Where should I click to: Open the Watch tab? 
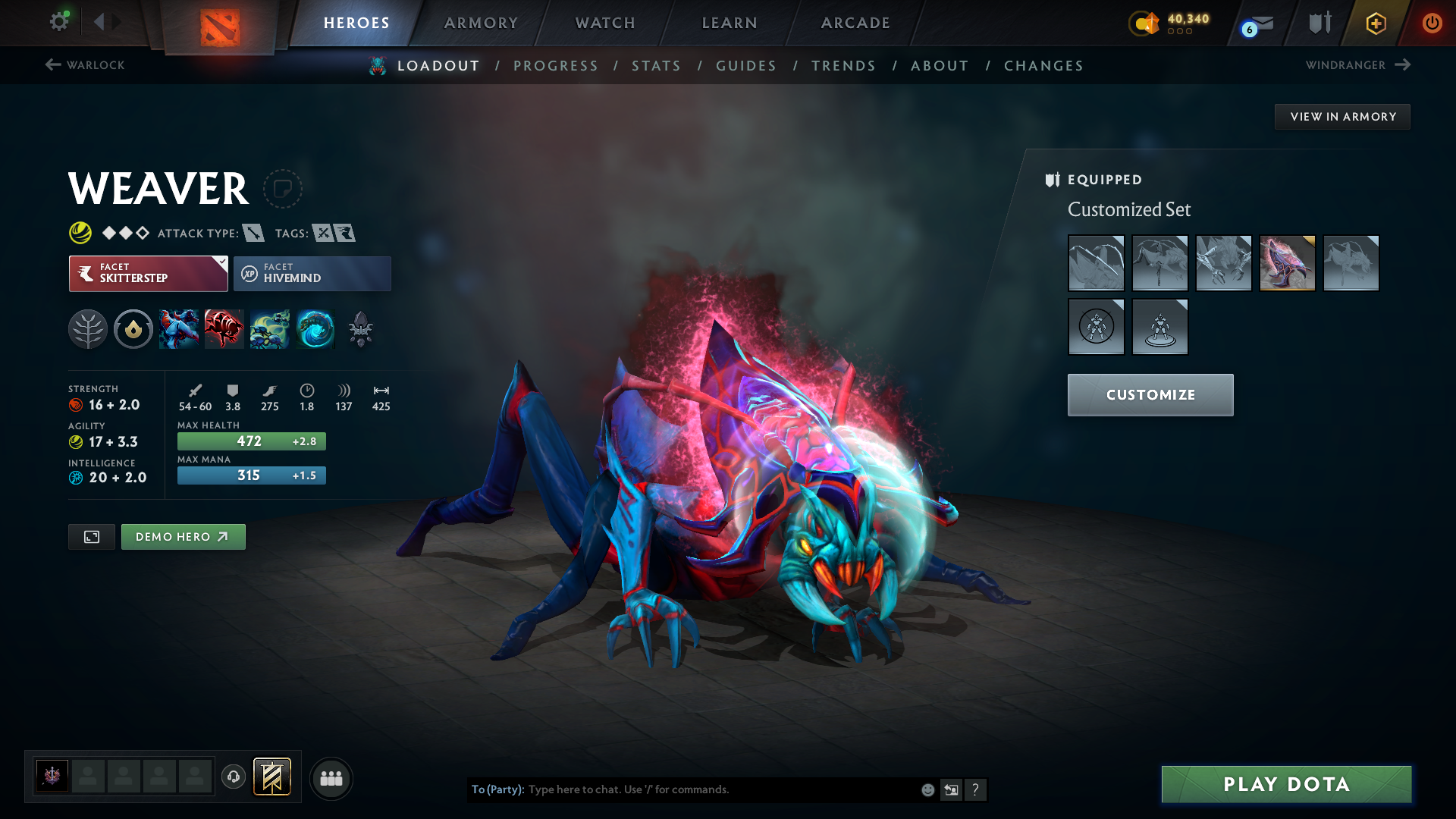[605, 23]
